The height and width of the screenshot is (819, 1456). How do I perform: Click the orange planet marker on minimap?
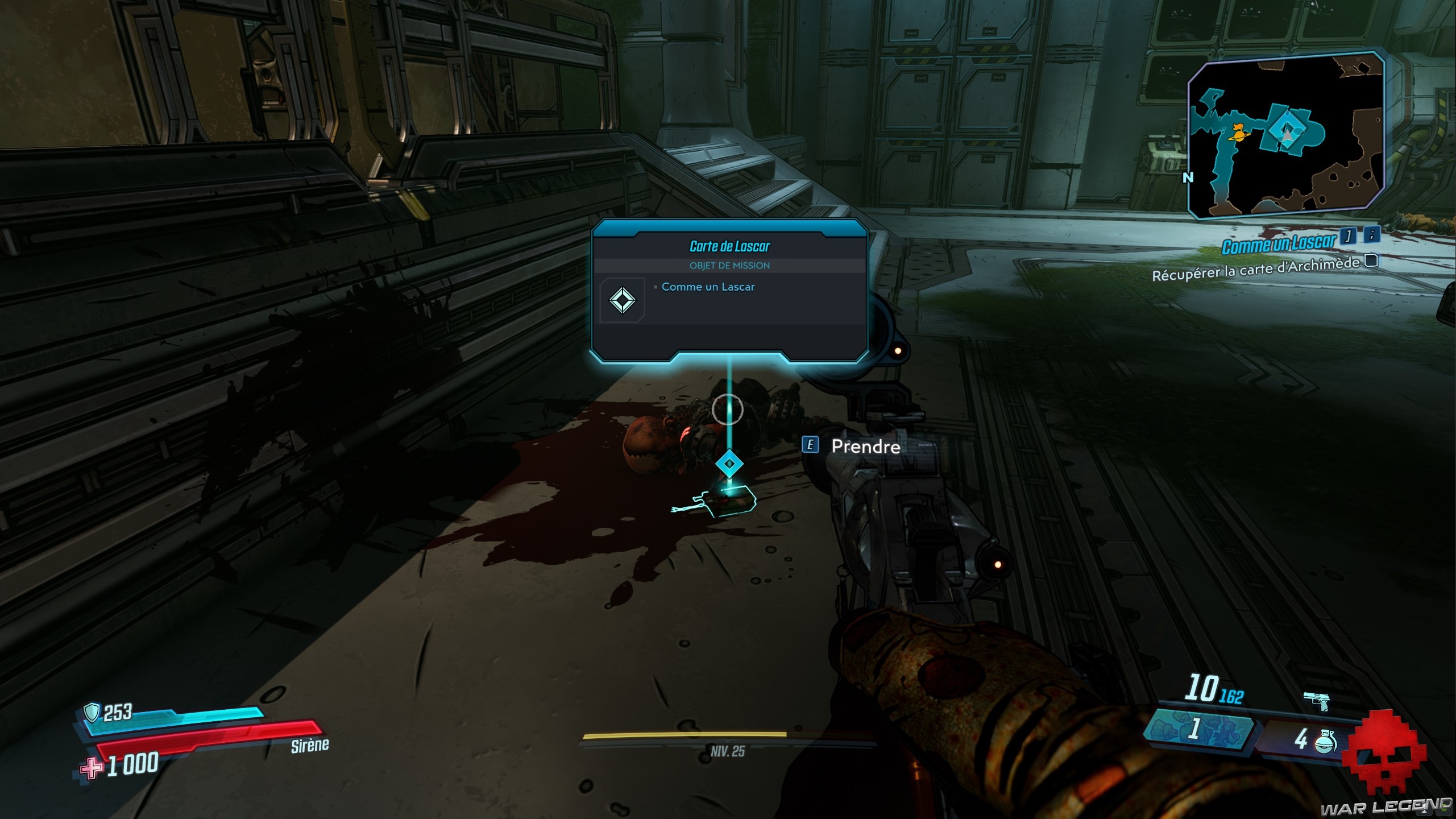click(x=1237, y=132)
